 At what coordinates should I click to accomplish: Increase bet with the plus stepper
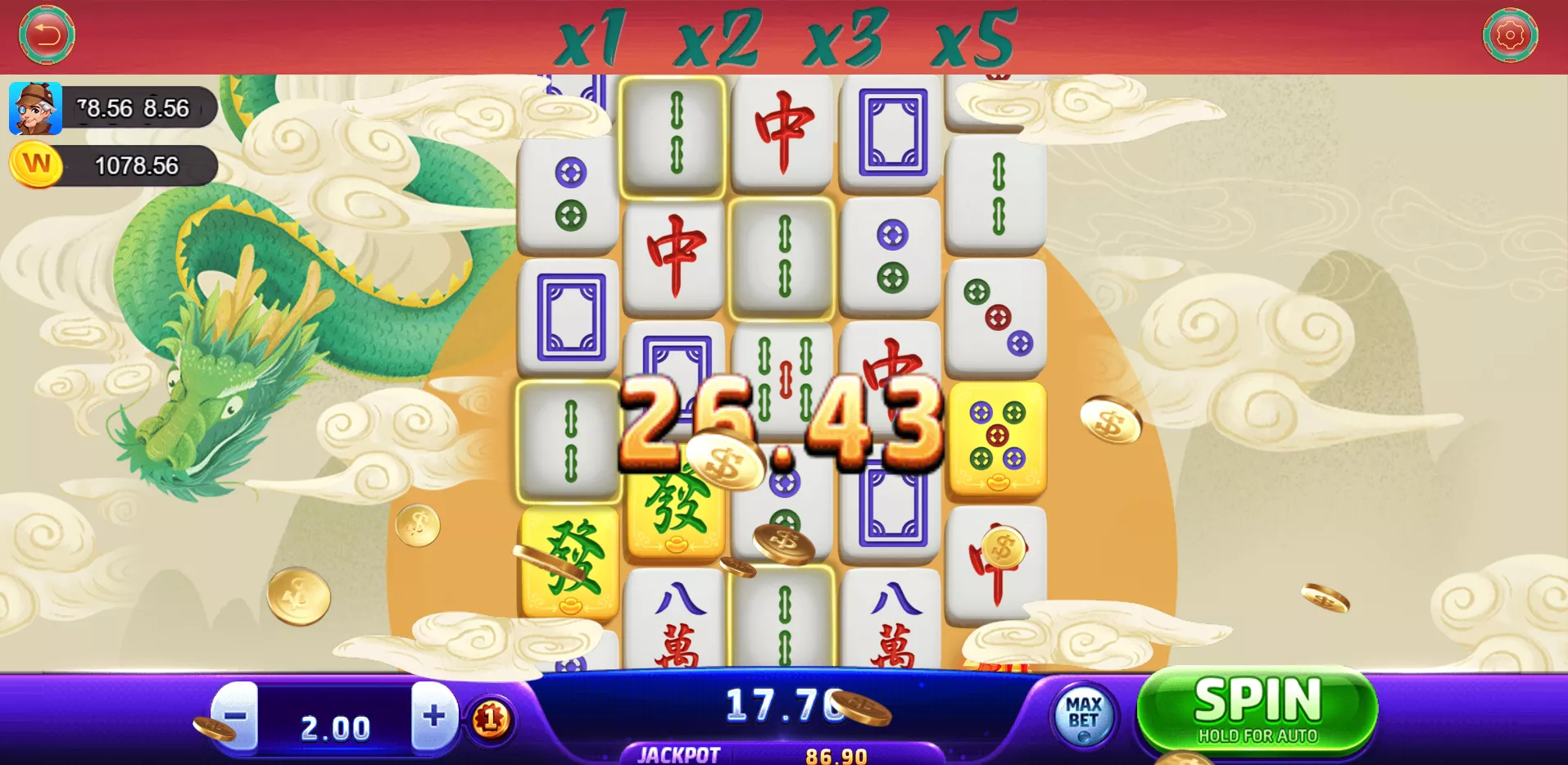(x=434, y=718)
